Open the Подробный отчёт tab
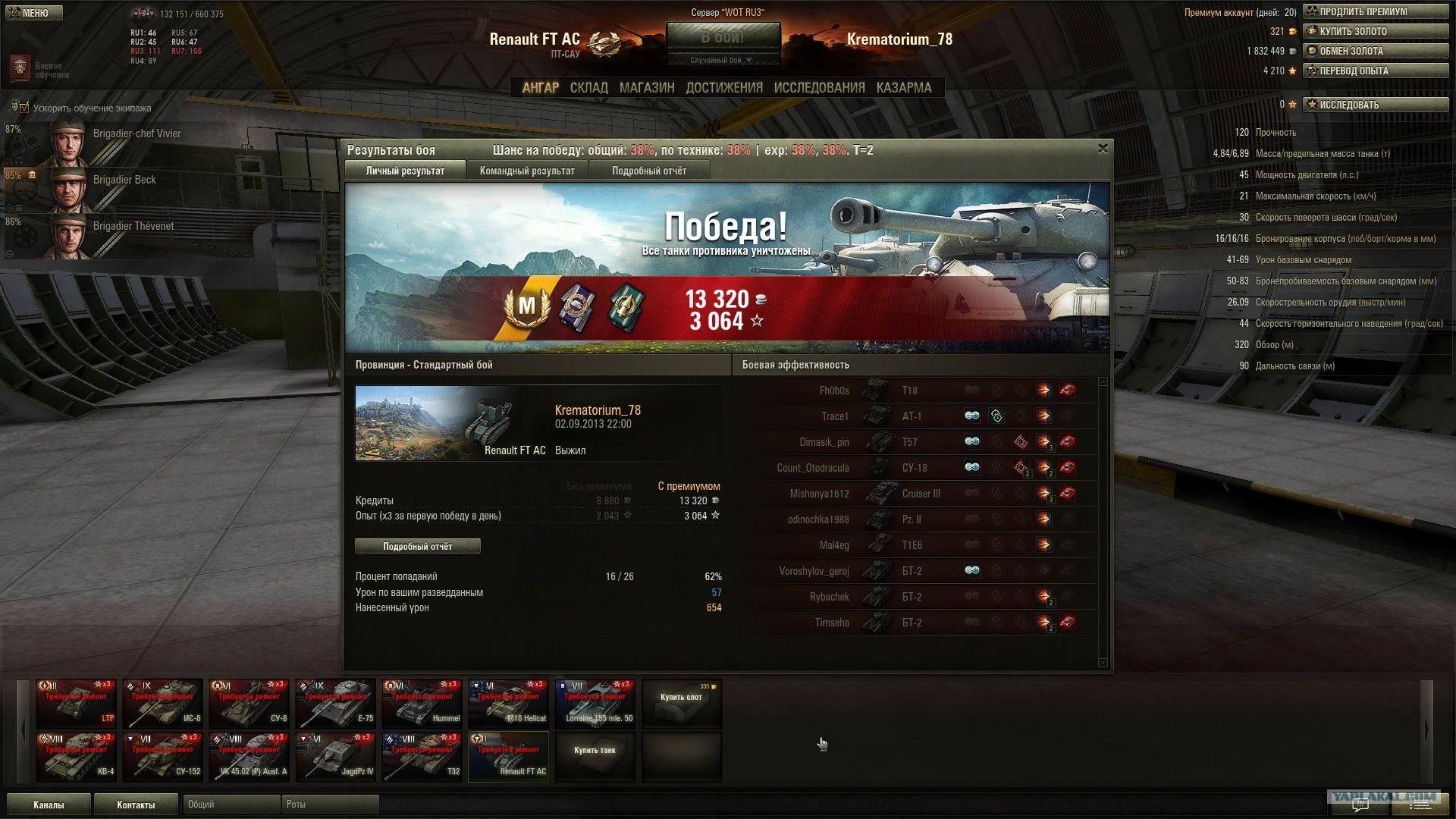The width and height of the screenshot is (1456, 819). pos(649,171)
